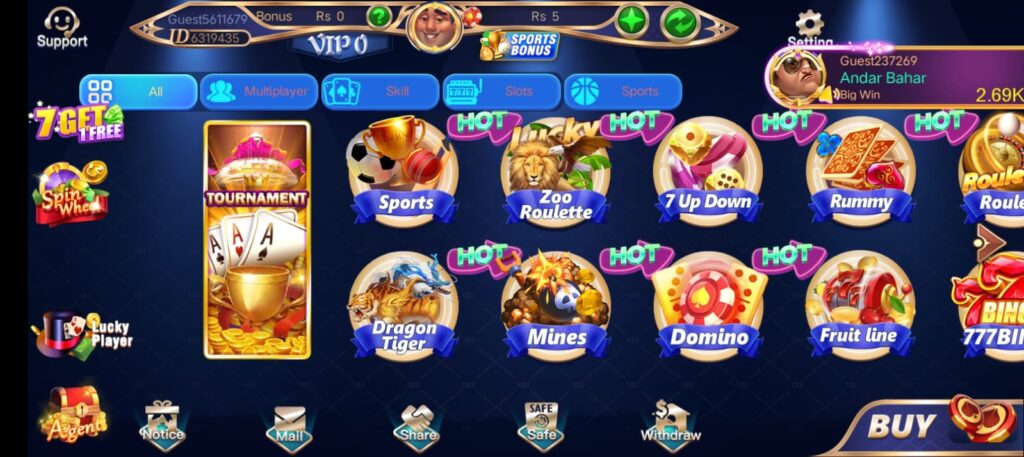Screen dimensions: 1024x457
Task: Check the Mail inbox
Action: click(x=288, y=425)
